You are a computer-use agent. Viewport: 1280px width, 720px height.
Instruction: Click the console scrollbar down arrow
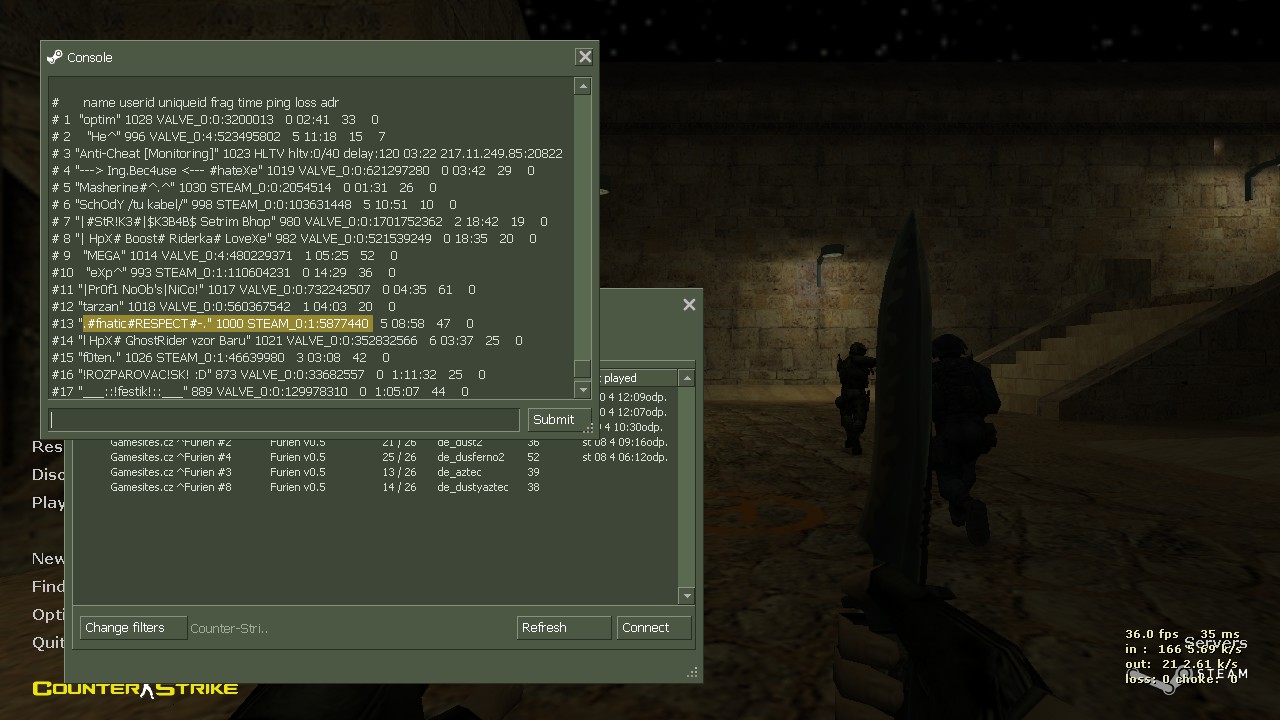(x=583, y=389)
